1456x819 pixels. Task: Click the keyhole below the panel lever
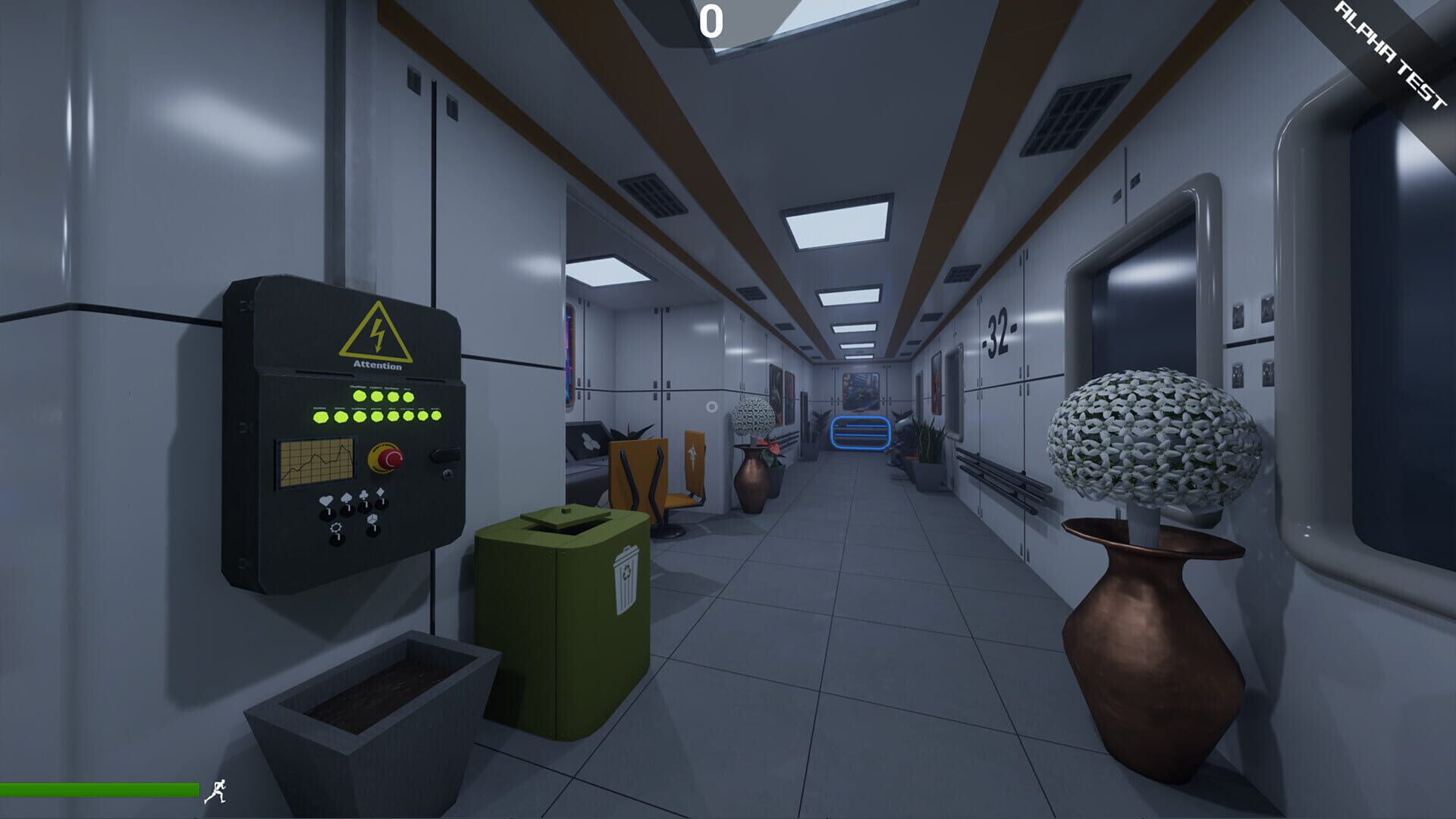point(447,475)
